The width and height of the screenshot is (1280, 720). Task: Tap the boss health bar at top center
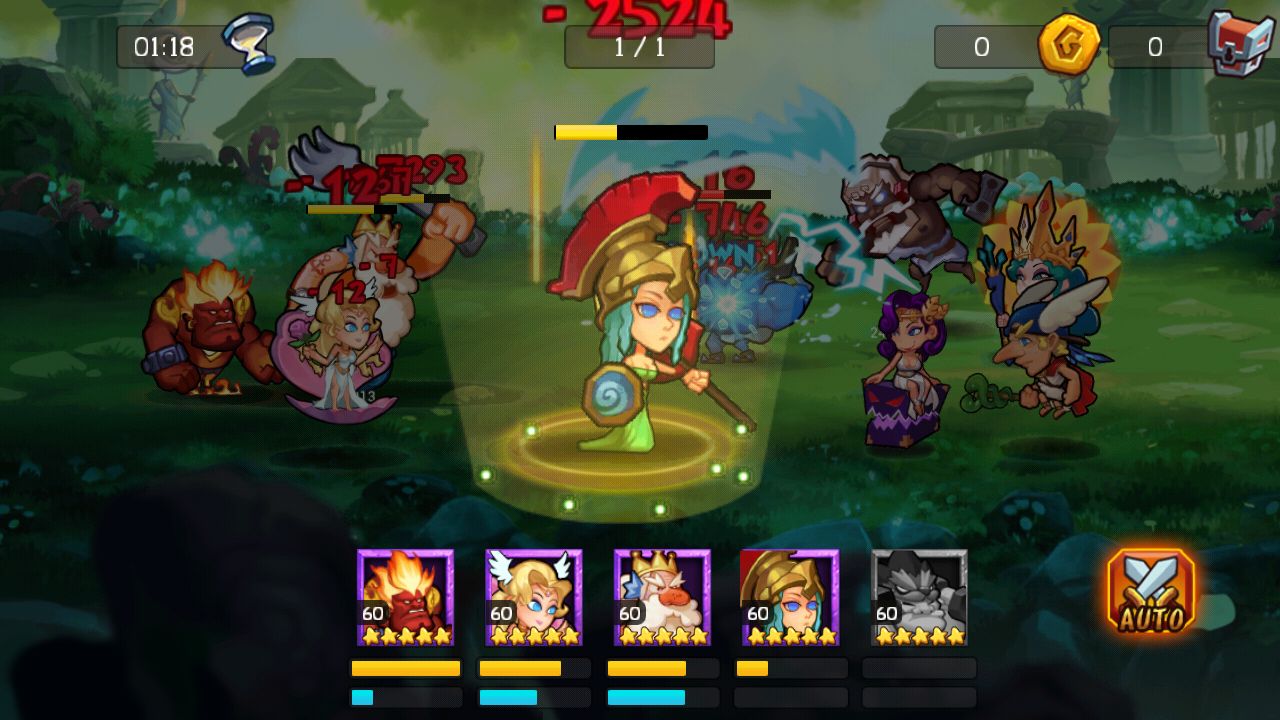pos(630,131)
